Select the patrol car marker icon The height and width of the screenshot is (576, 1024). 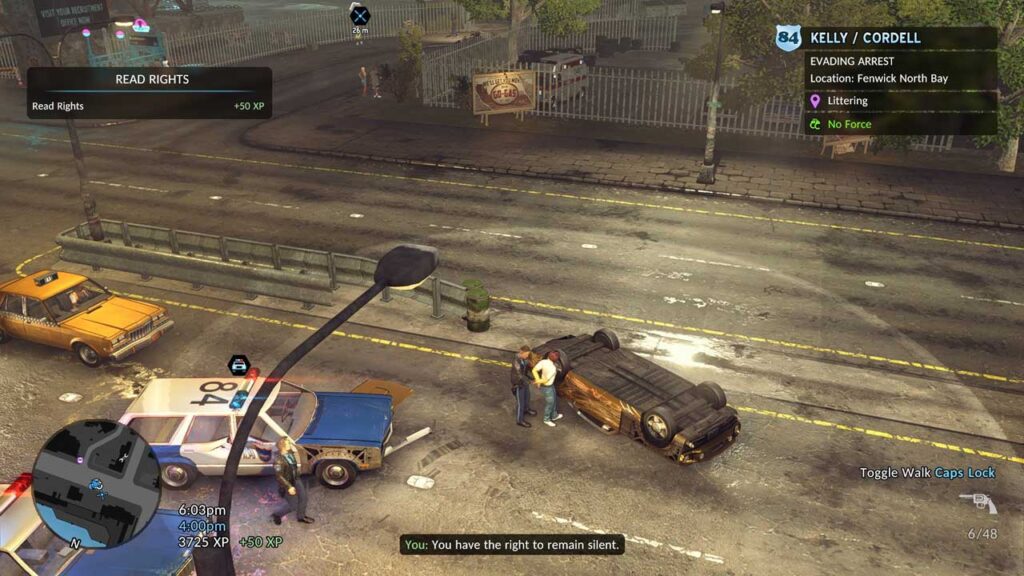[239, 365]
